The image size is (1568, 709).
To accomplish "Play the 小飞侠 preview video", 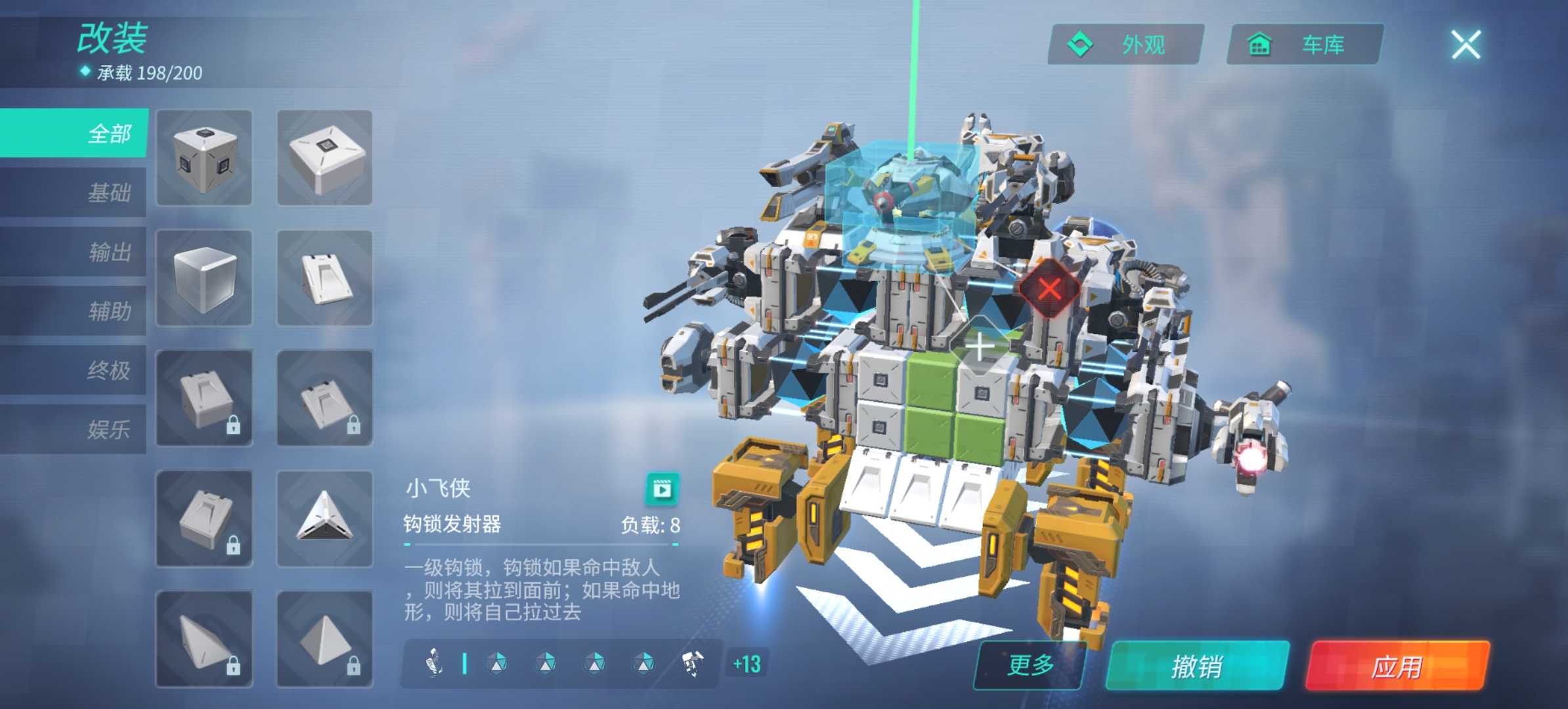I will [662, 489].
